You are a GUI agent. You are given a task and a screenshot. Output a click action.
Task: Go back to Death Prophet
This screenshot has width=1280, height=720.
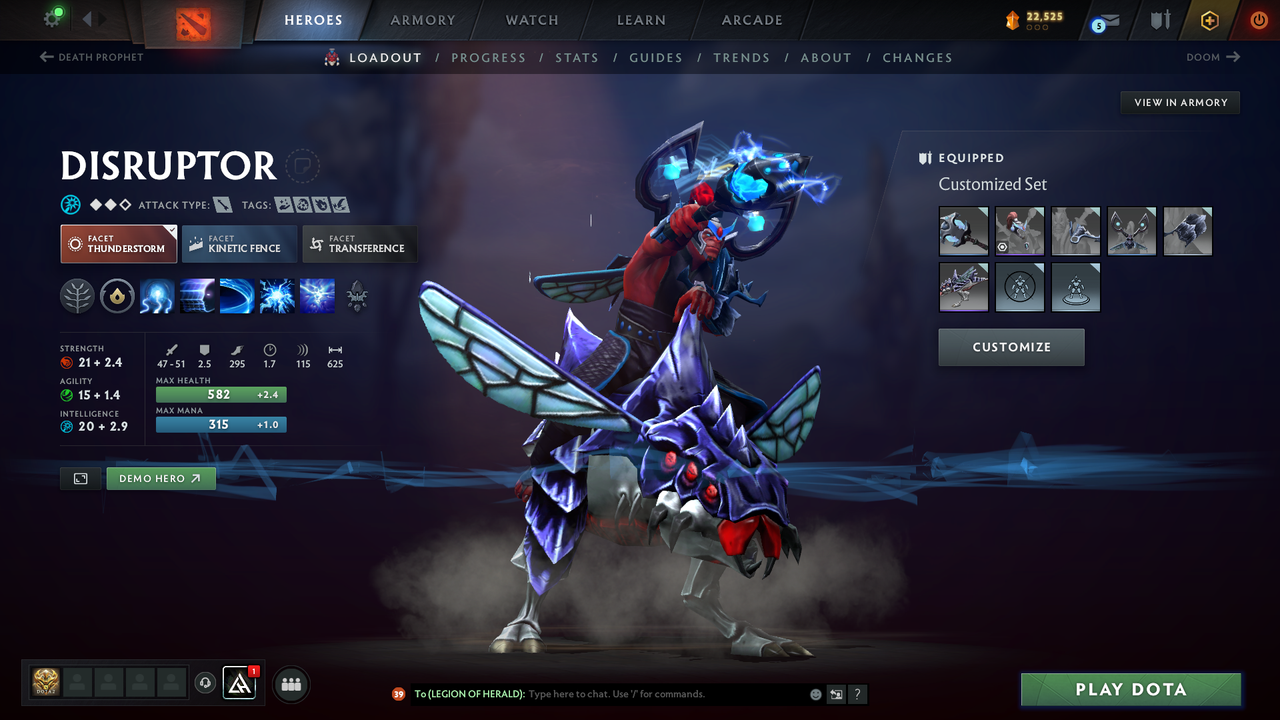[92, 57]
